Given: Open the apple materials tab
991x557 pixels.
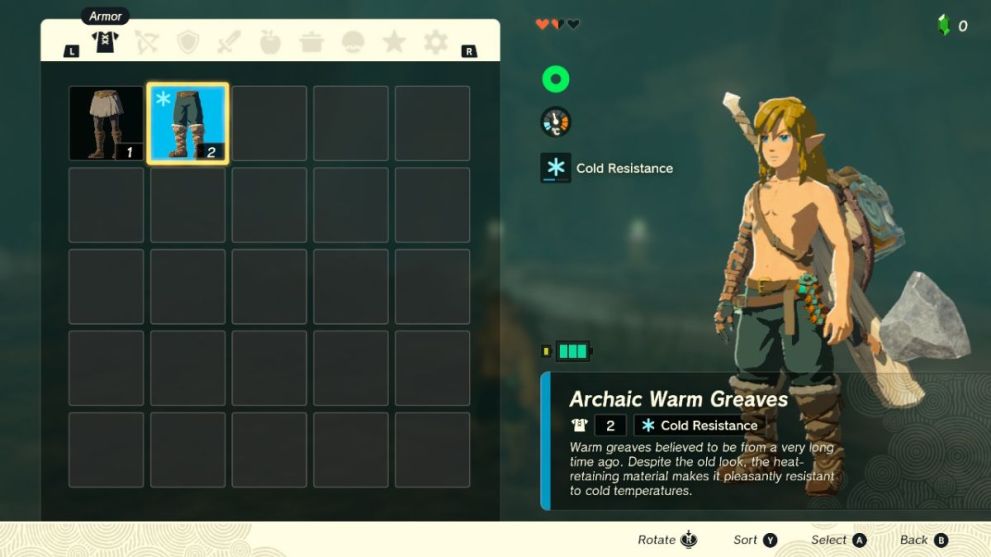Looking at the screenshot, I should click(x=270, y=42).
